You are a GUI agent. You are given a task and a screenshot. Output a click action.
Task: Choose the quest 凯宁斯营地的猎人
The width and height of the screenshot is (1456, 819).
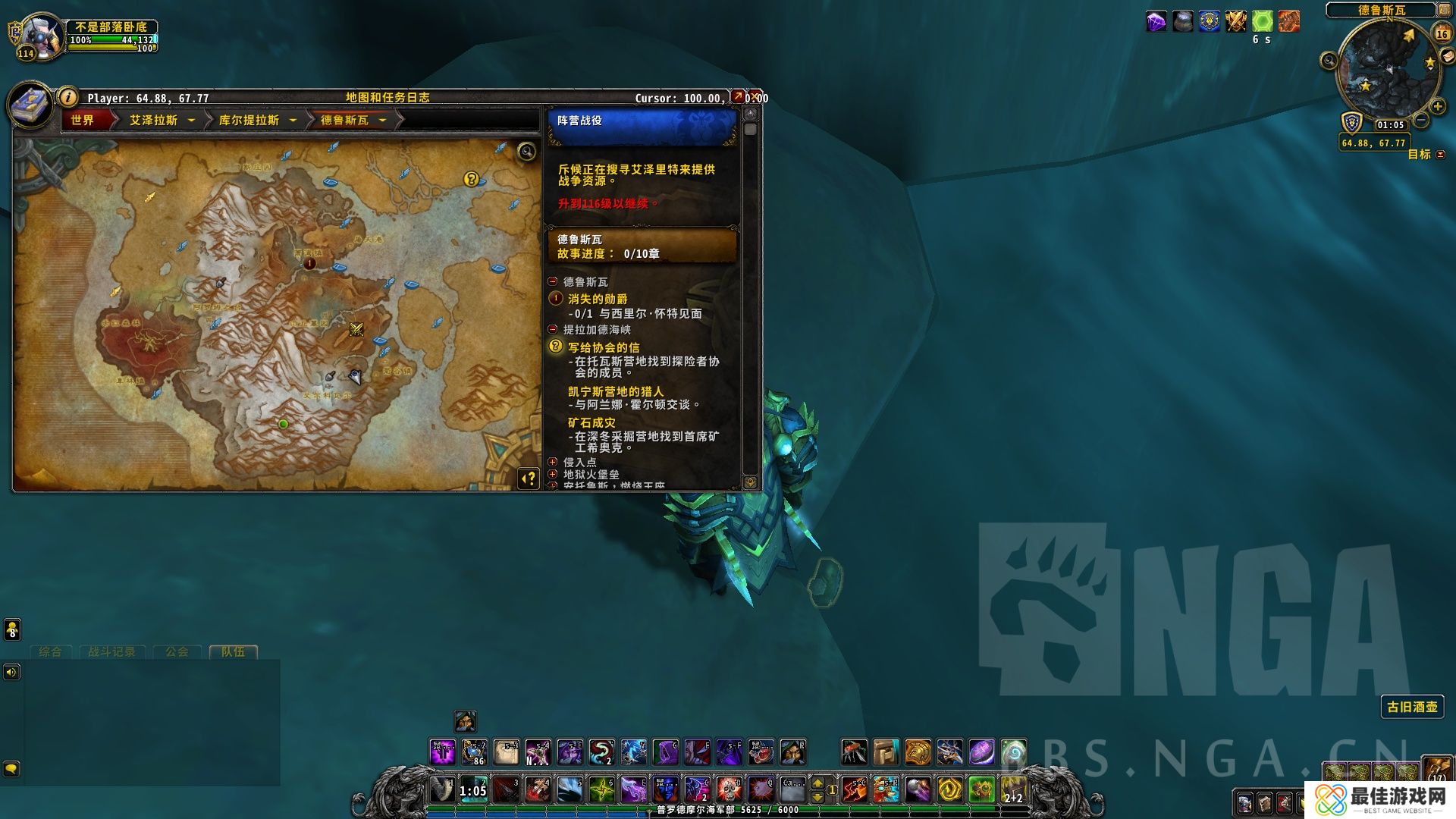(616, 392)
